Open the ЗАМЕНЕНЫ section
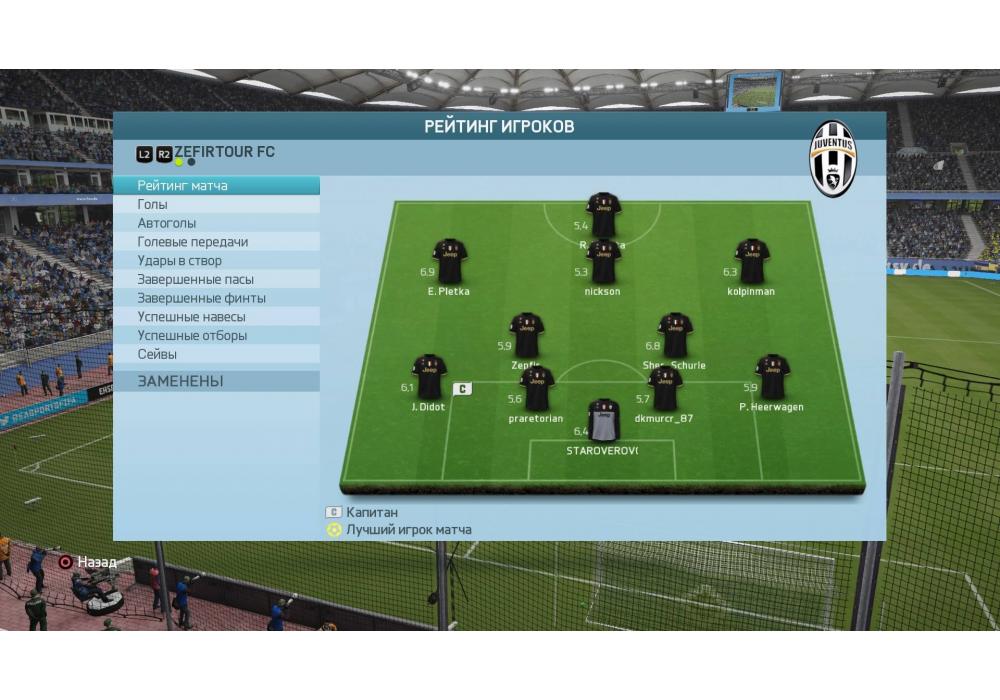This screenshot has height=700, width=1000. click(216, 381)
